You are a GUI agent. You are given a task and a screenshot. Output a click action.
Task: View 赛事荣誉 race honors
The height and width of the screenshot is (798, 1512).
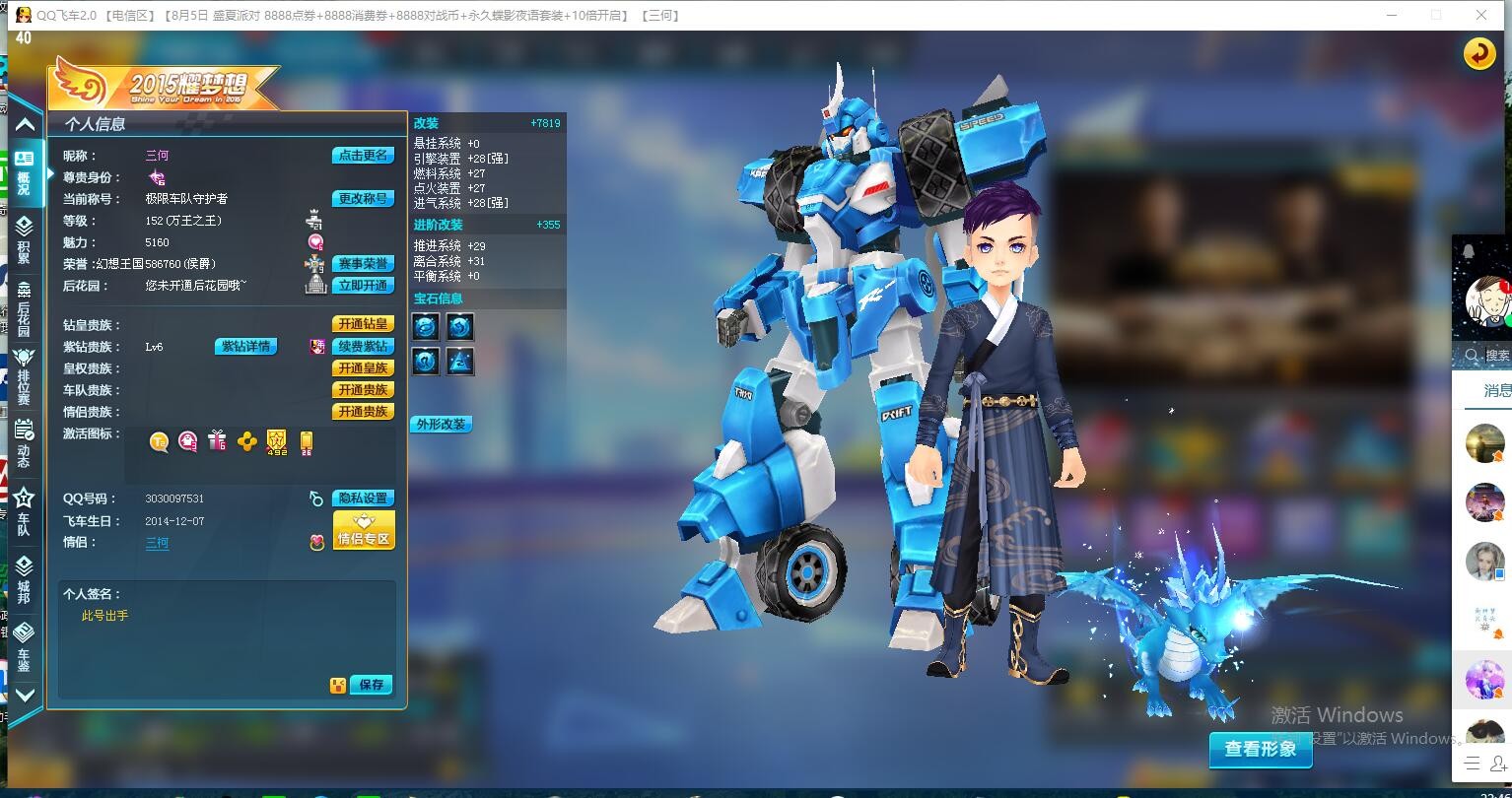point(363,264)
